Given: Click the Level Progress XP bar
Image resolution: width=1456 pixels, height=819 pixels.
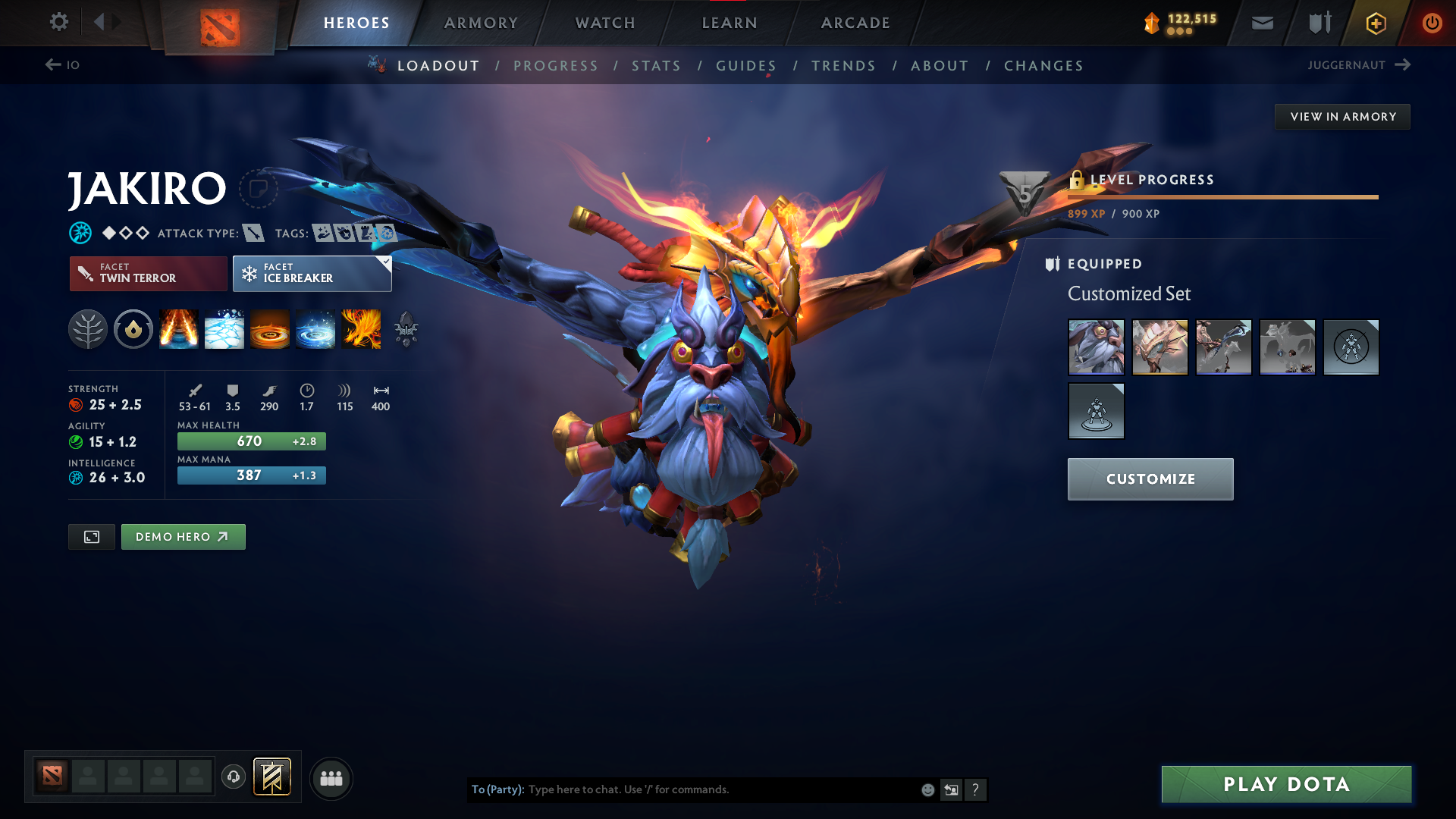Looking at the screenshot, I should click(1221, 196).
